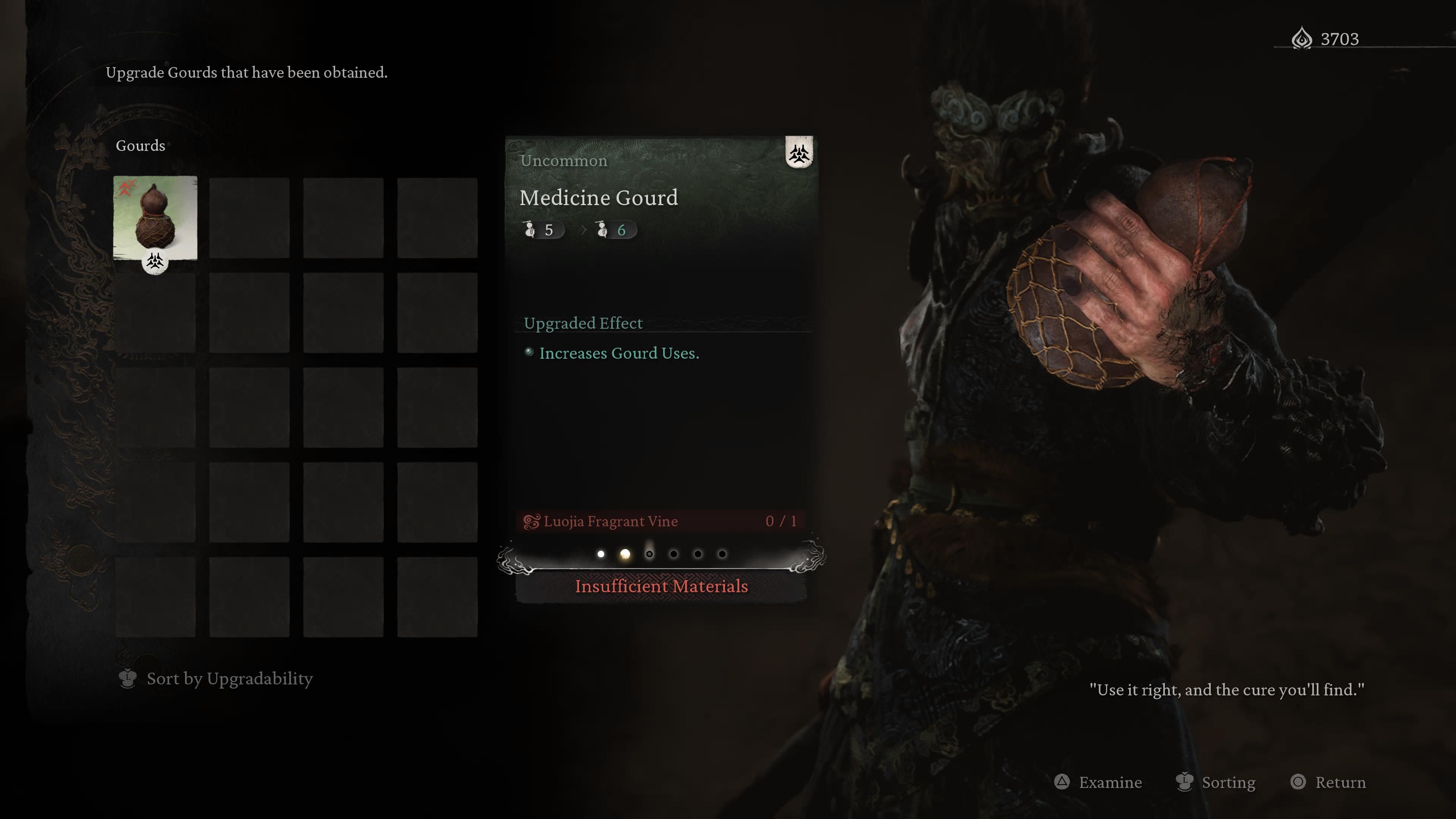The height and width of the screenshot is (819, 1456).
Task: Open the Sorting option
Action: coord(1216,782)
